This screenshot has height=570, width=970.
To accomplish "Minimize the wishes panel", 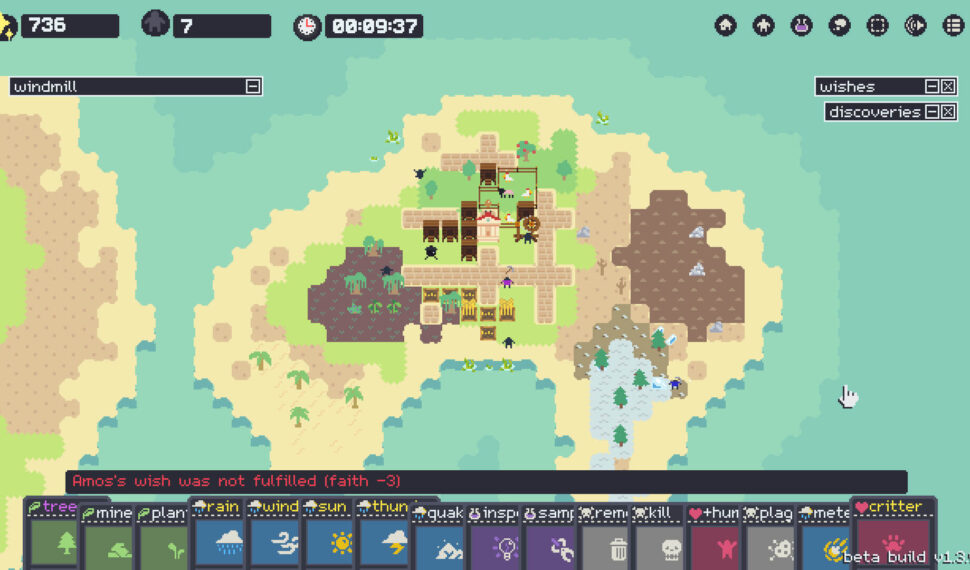I will coord(932,87).
